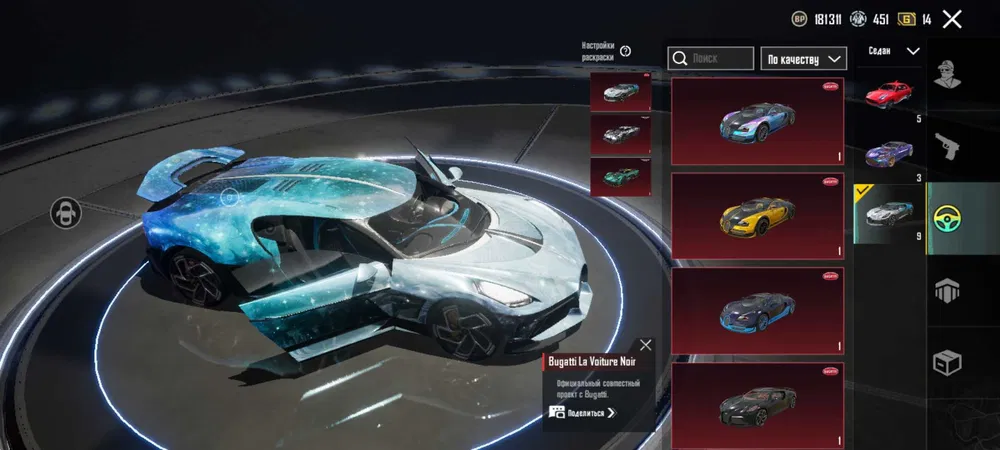1000x450 pixels.
Task: Select the silver-blue paint job thumbnail
Action: click(620, 92)
